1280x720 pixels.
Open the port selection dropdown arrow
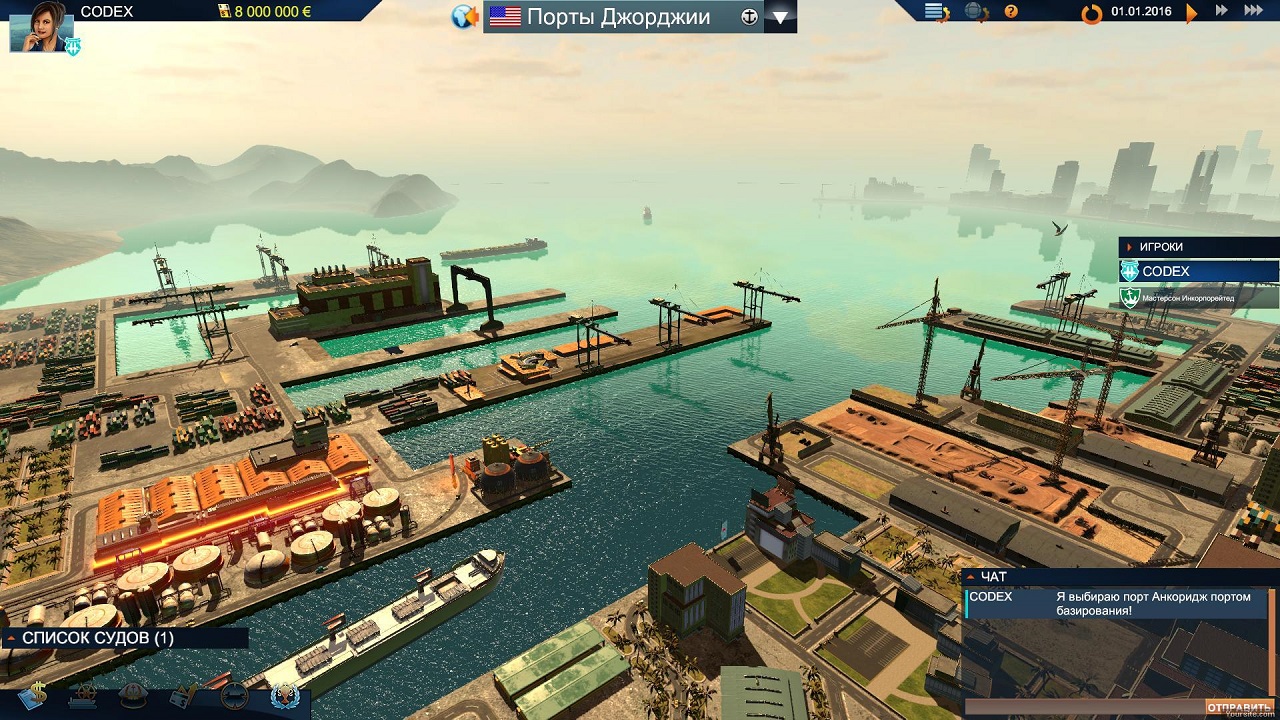[780, 17]
